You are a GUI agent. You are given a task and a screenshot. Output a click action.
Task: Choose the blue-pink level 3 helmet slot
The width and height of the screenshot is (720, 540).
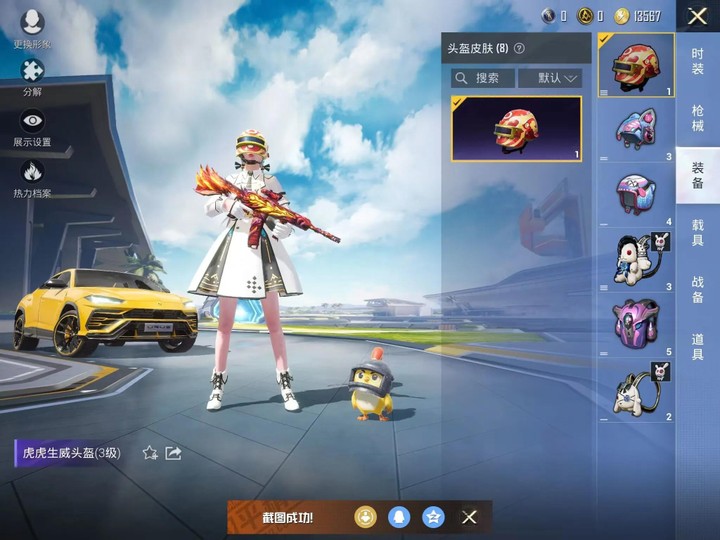coord(635,128)
